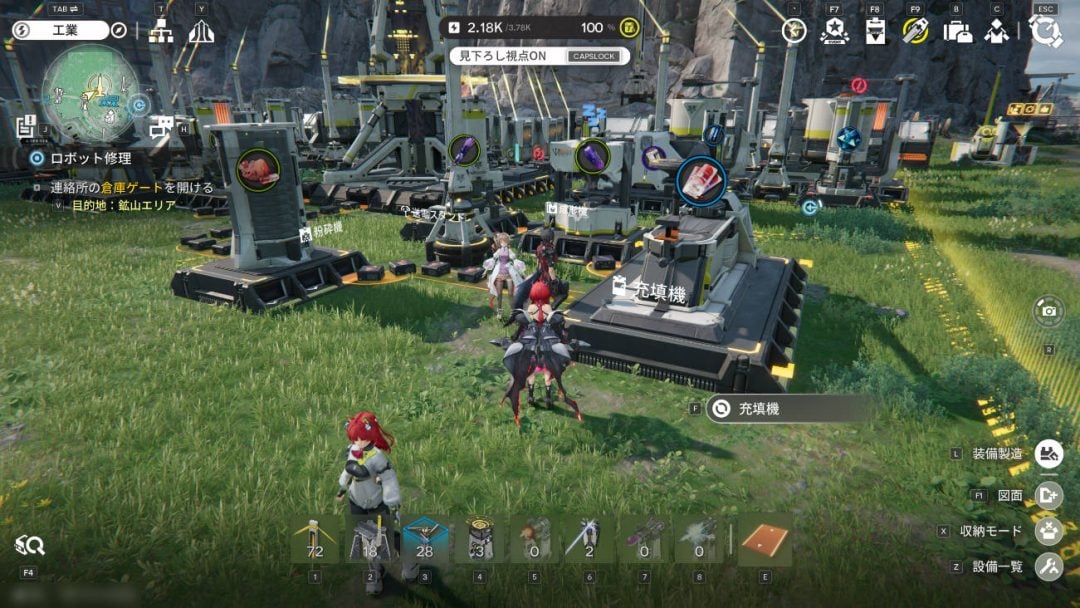Open the backpack inventory icon
Image resolution: width=1080 pixels, height=608 pixels.
(957, 31)
